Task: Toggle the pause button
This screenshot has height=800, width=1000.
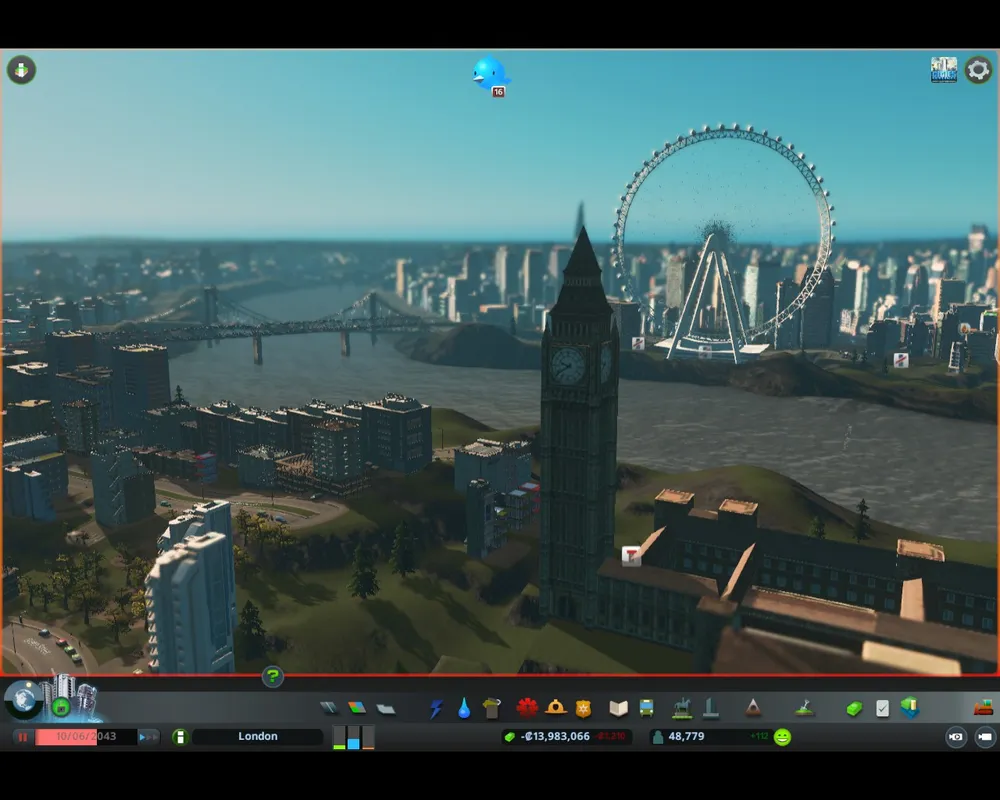Action: click(x=22, y=737)
